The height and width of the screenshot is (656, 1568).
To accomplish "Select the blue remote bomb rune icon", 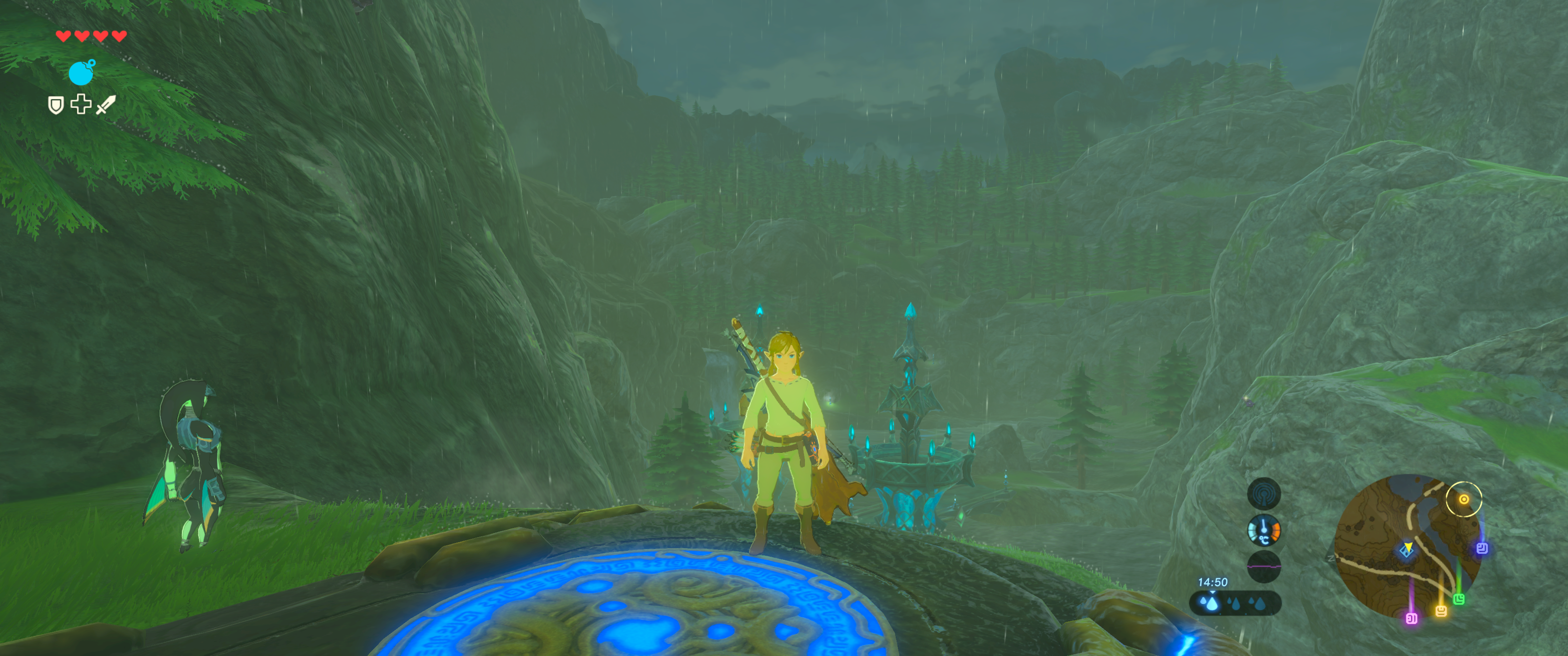I will pyautogui.click(x=82, y=72).
